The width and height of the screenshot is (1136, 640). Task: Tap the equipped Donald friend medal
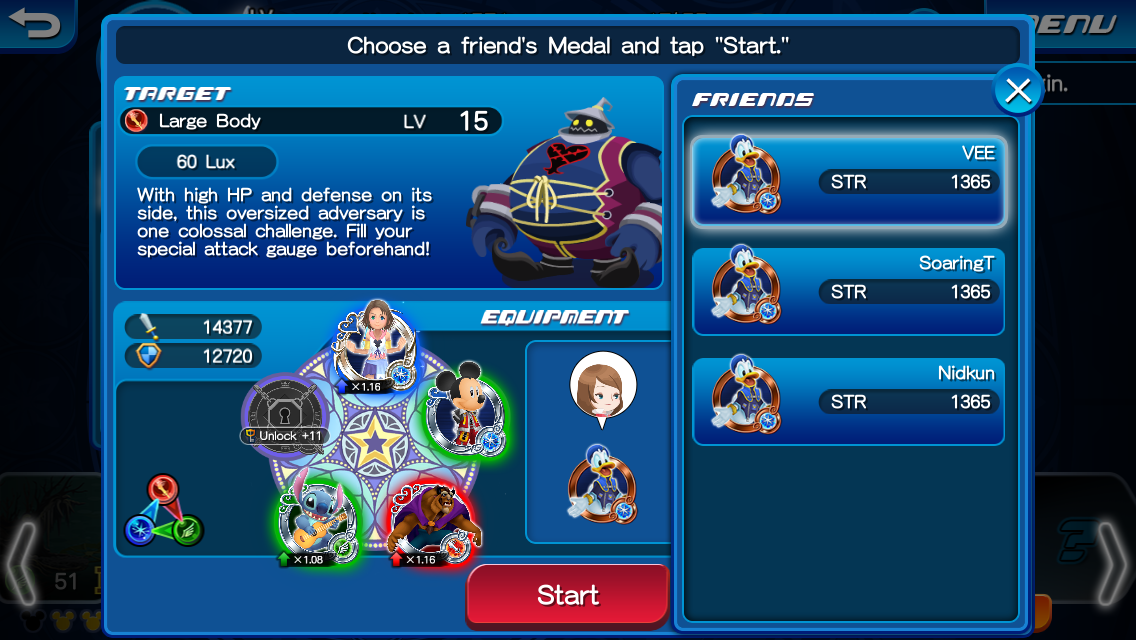(603, 484)
